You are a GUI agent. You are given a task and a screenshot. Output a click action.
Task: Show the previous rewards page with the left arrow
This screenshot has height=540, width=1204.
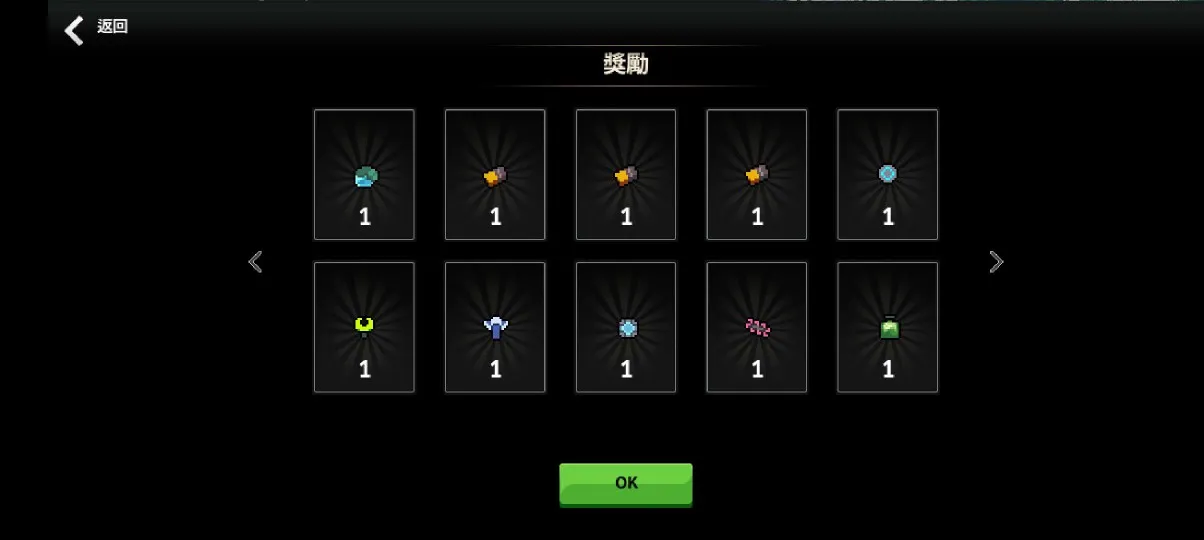[x=255, y=262]
